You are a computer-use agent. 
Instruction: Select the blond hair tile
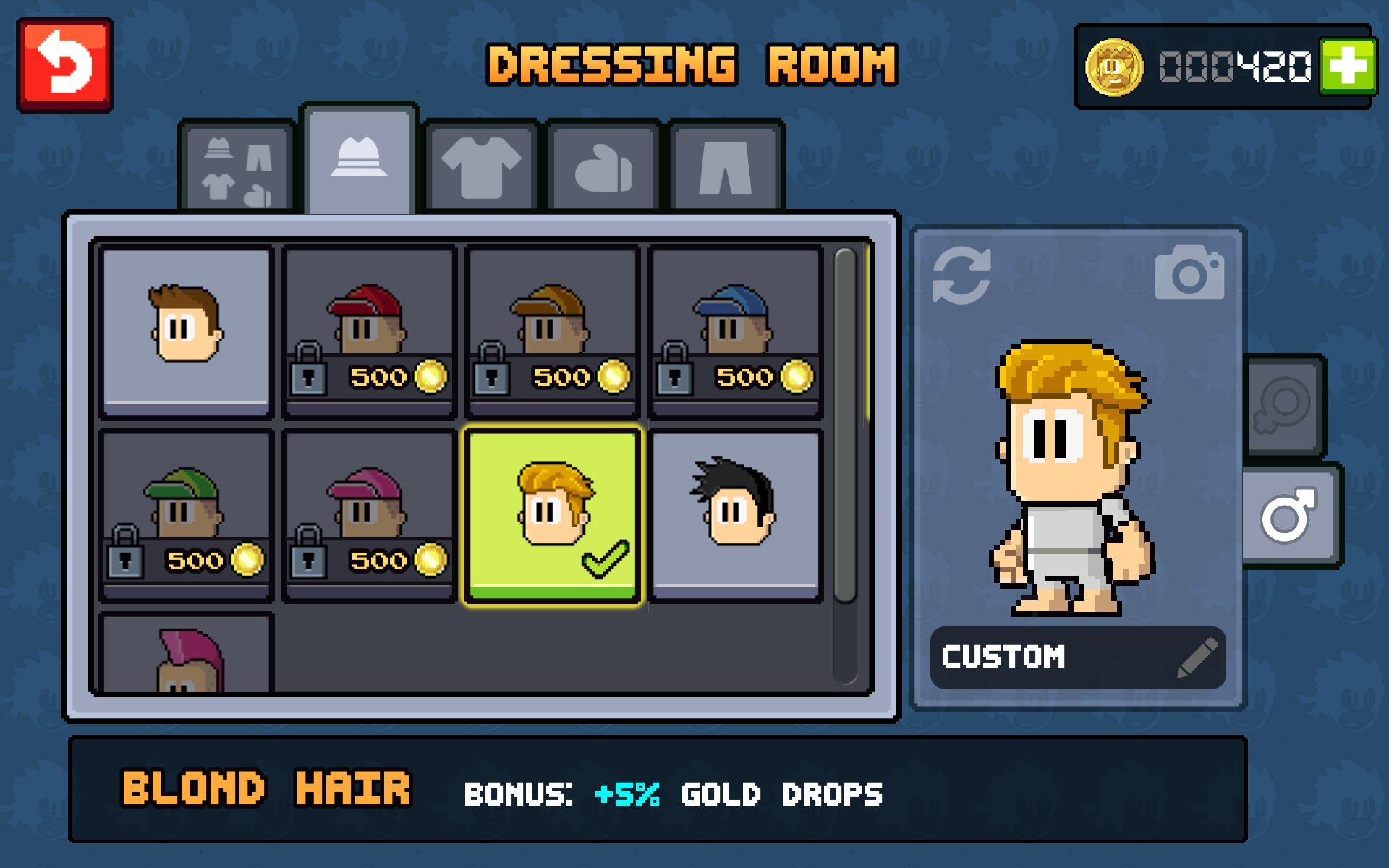point(553,515)
